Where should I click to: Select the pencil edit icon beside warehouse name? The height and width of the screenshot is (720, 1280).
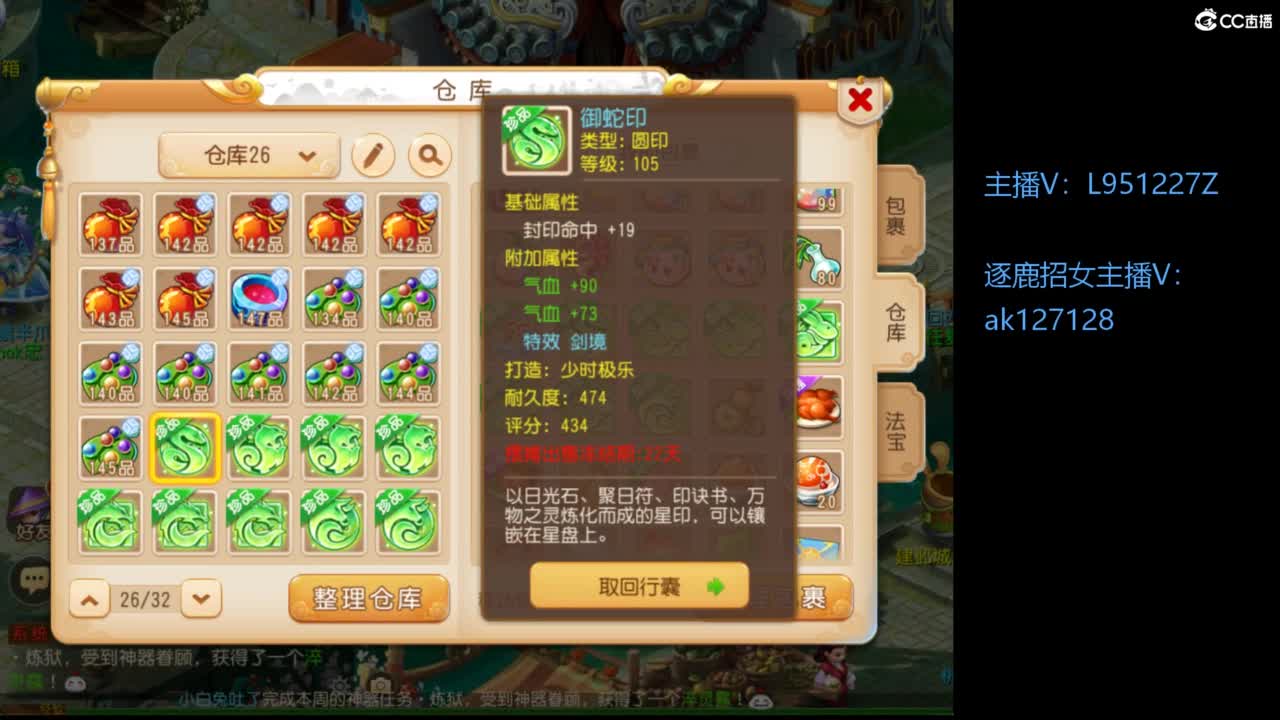click(374, 157)
